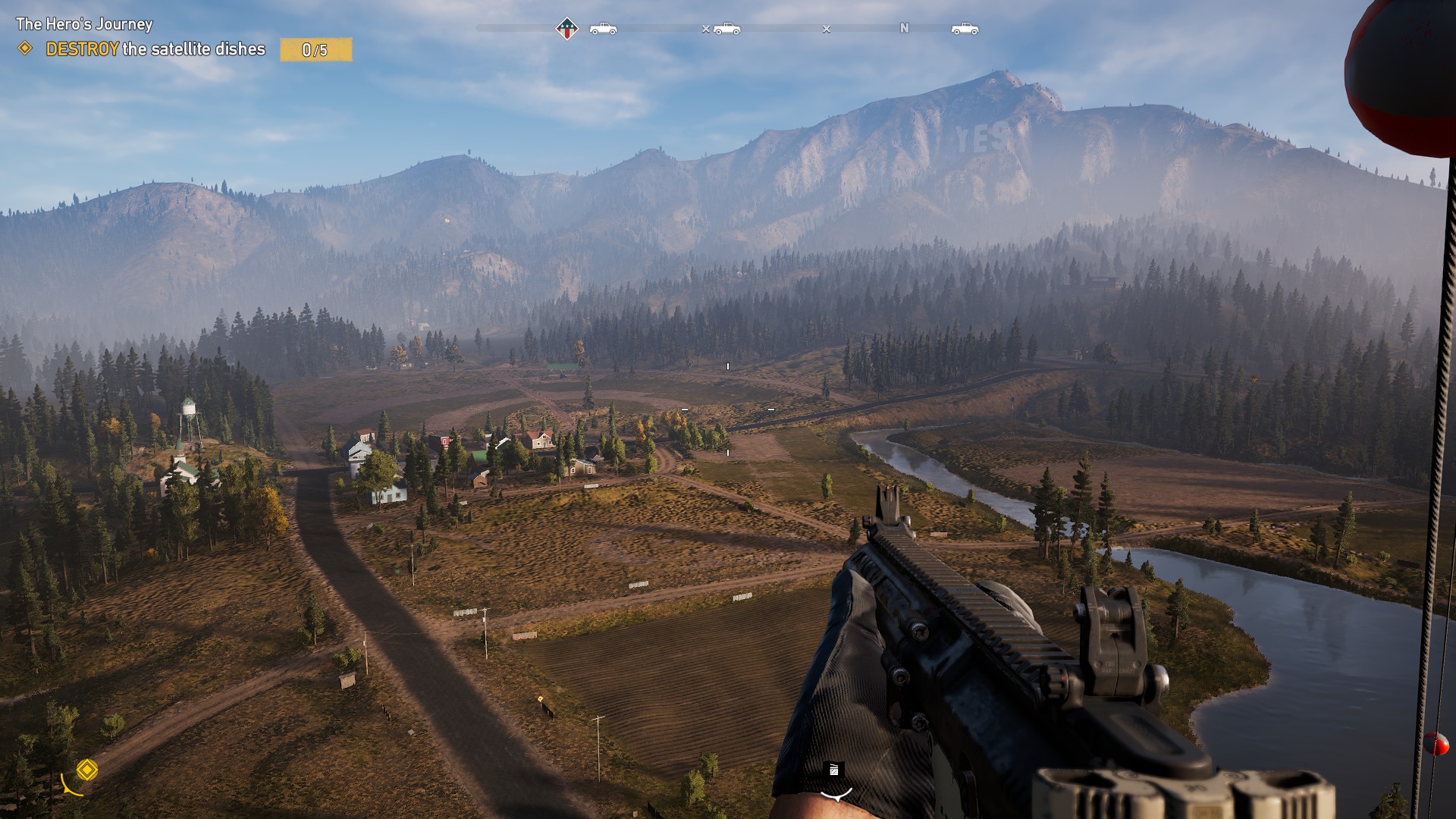The width and height of the screenshot is (1456, 819).
Task: Select the Hero's Journey objective tracker
Action: 84,24
